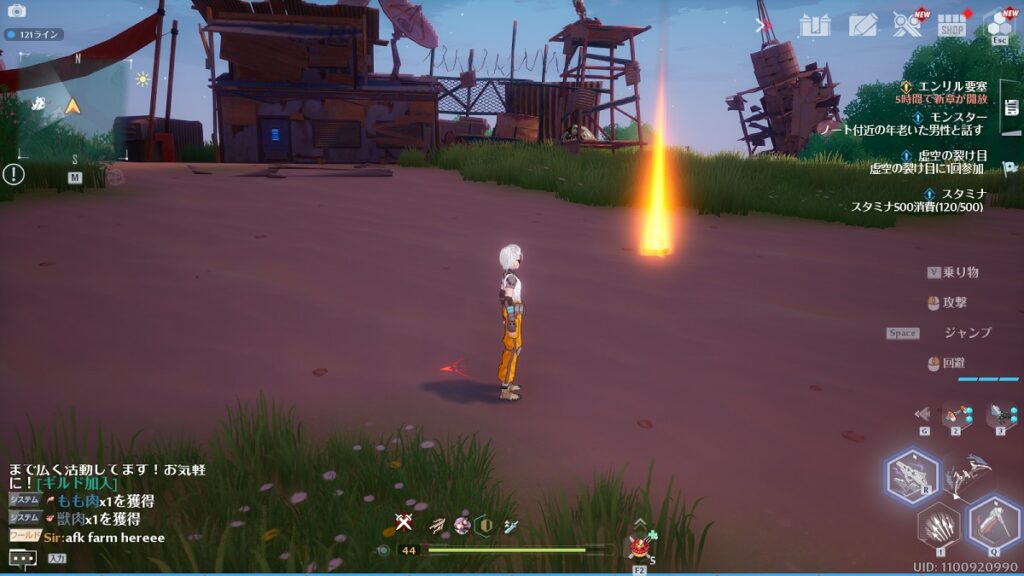Open the 121 line channel selector

coord(34,34)
